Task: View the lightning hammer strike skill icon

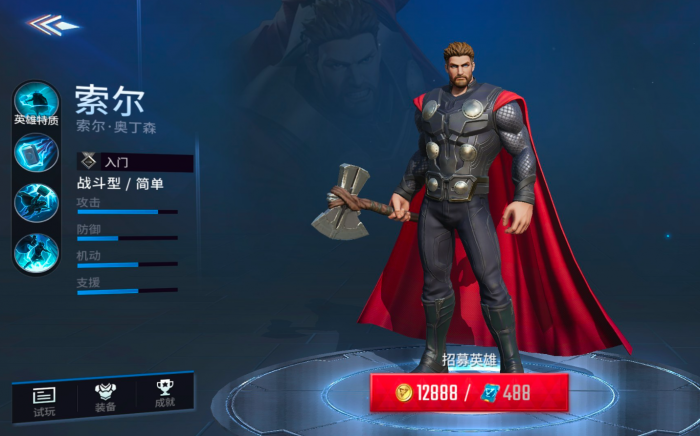Action: coord(36,203)
